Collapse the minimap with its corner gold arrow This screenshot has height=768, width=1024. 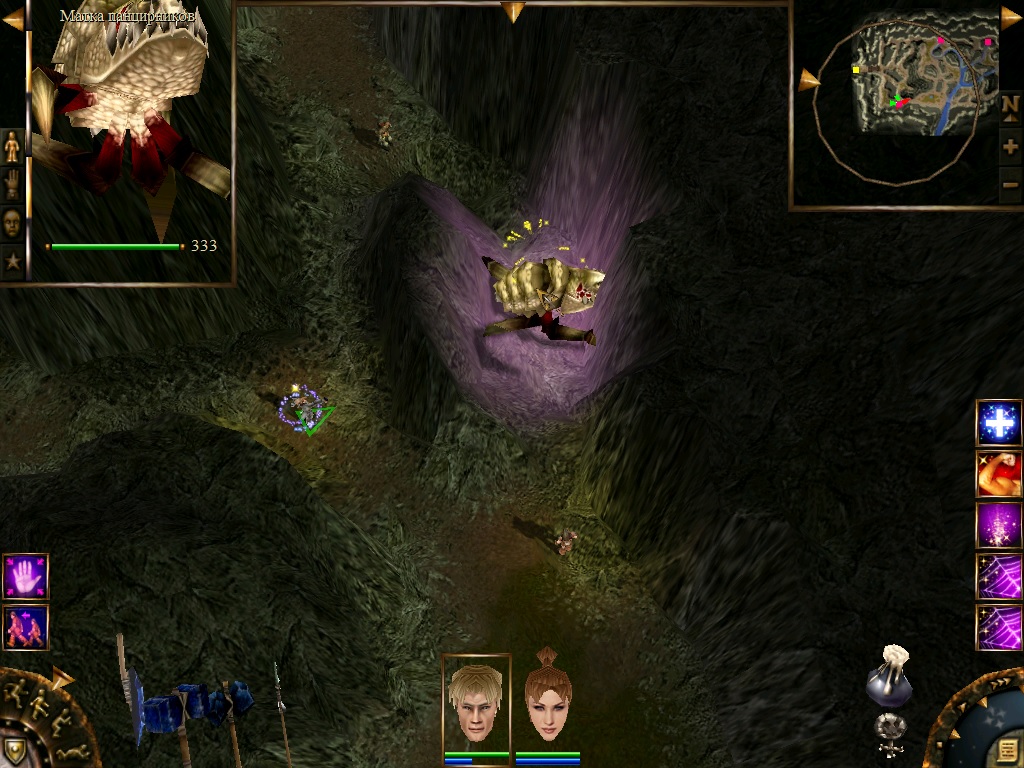coord(1010,18)
